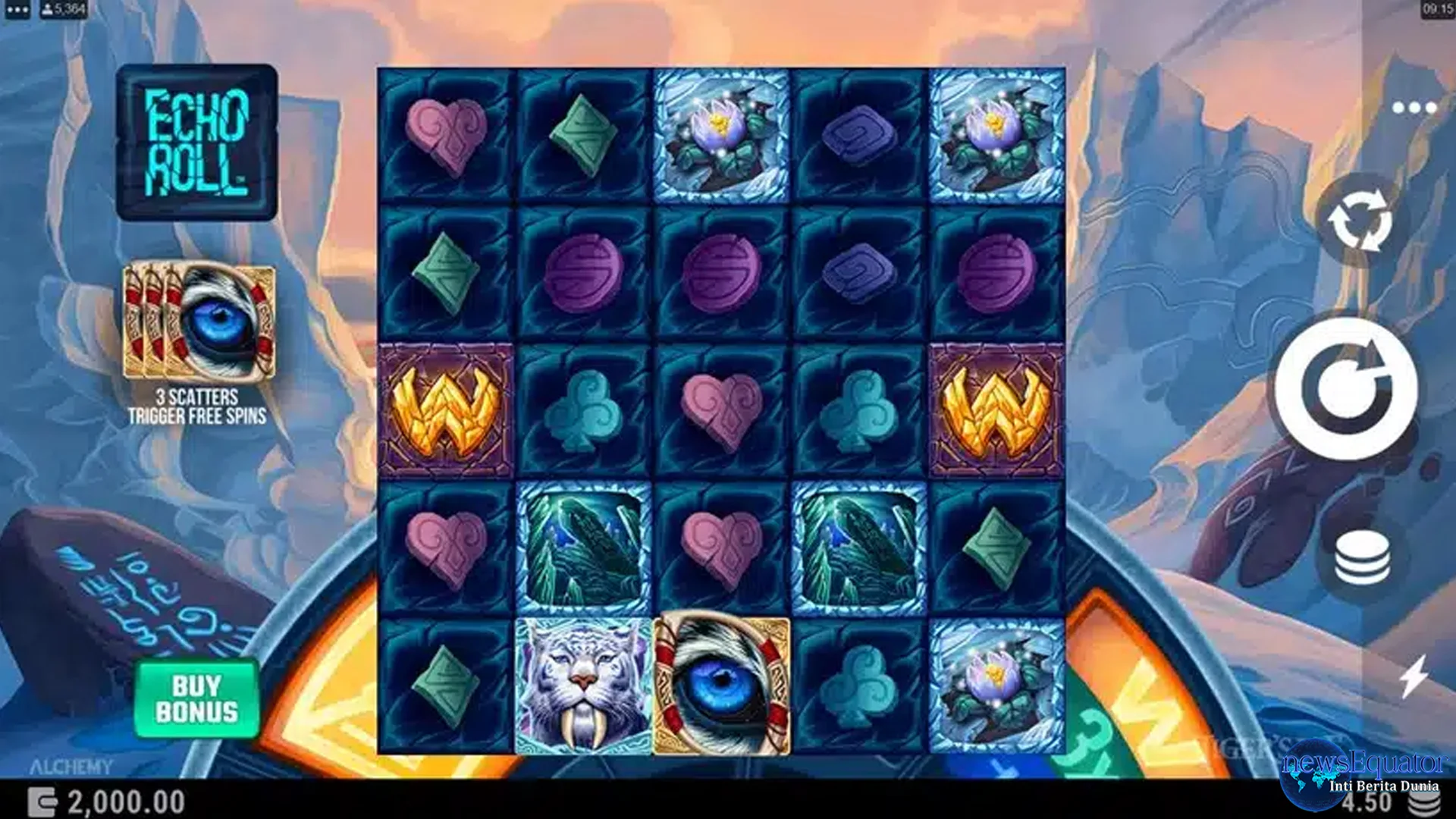
Task: Click the tiger eye scatter symbol on the reels
Action: [x=724, y=686]
